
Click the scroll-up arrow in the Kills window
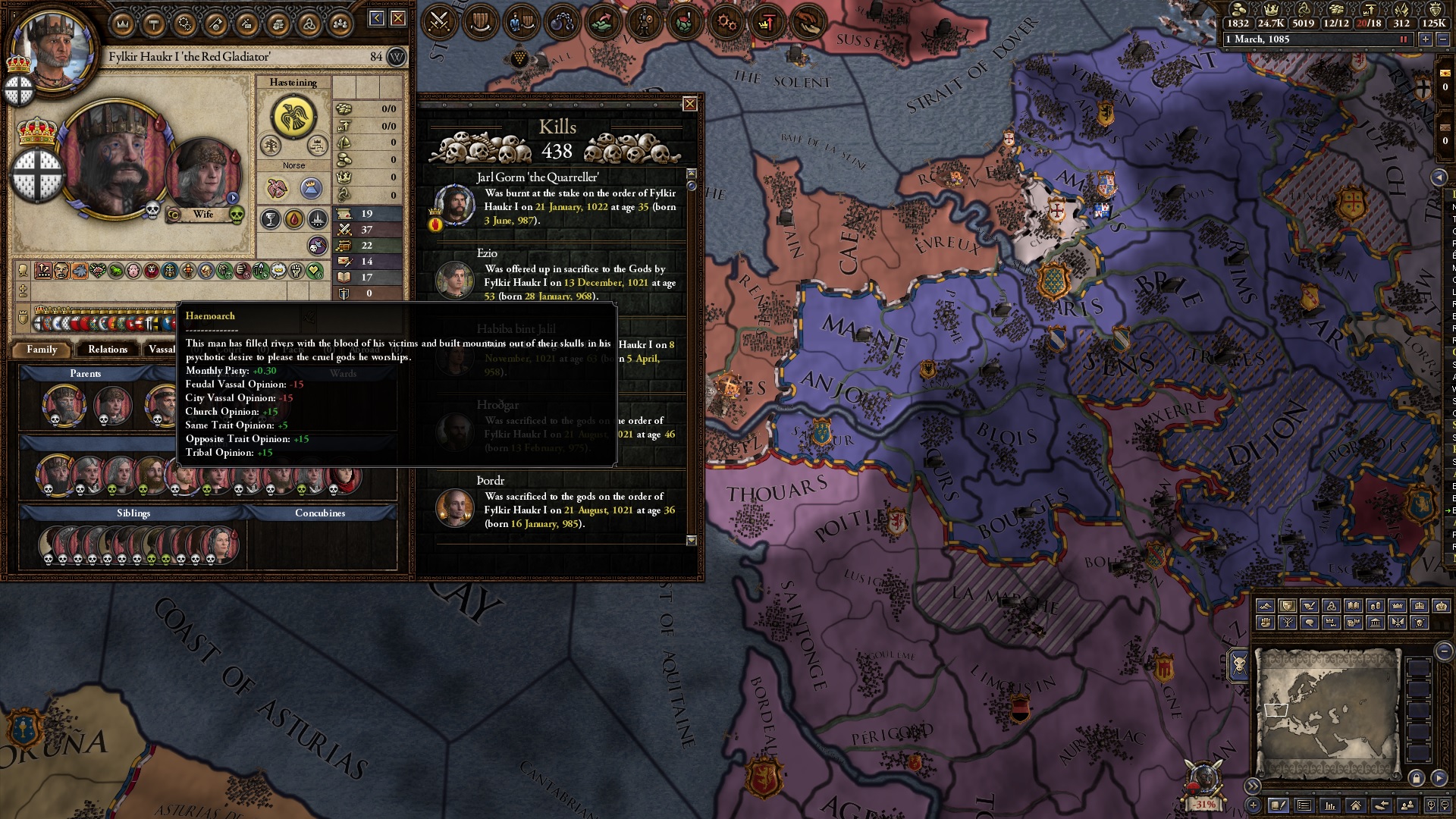tap(690, 174)
